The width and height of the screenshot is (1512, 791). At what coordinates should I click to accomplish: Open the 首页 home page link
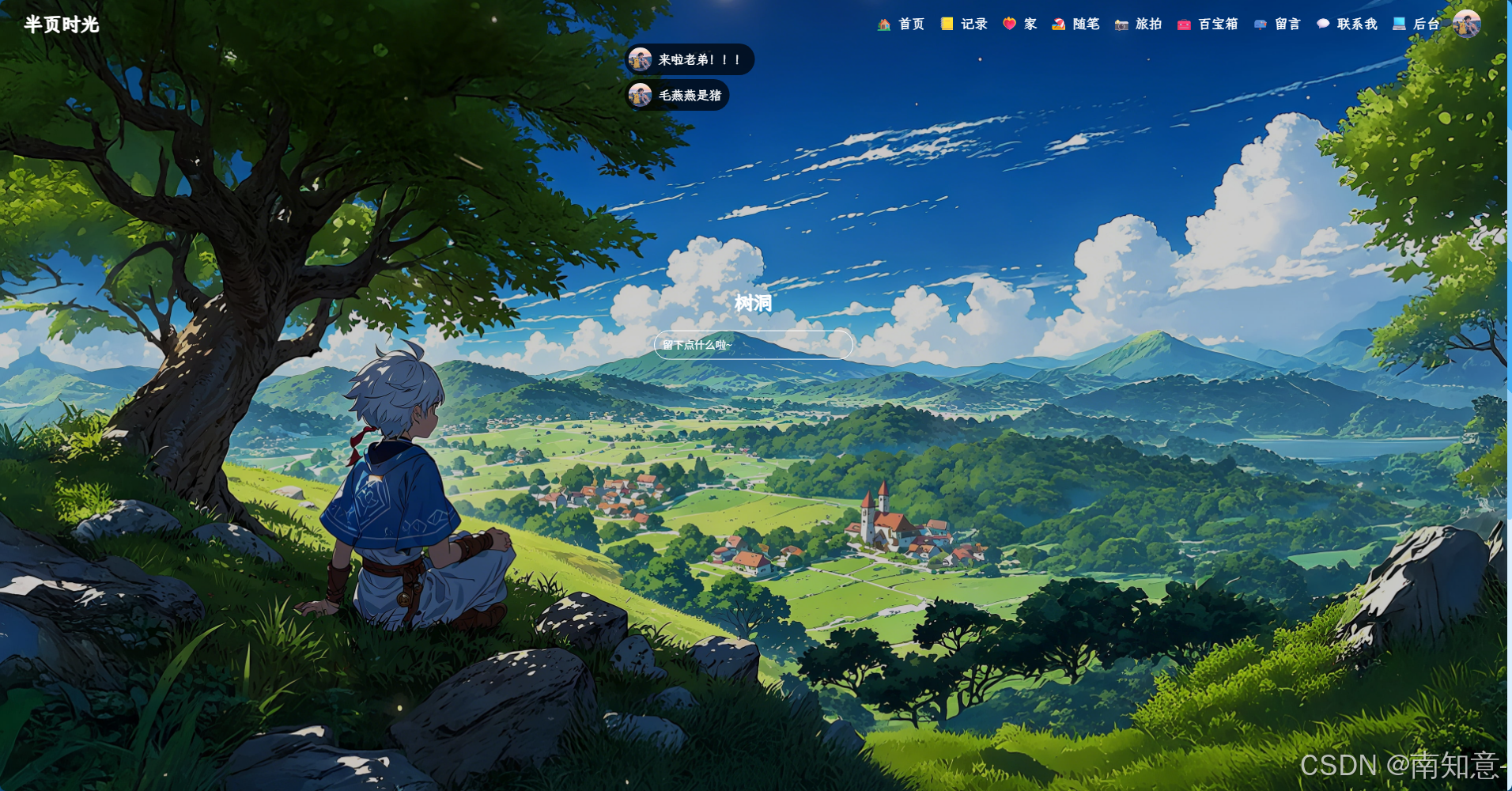[x=902, y=25]
